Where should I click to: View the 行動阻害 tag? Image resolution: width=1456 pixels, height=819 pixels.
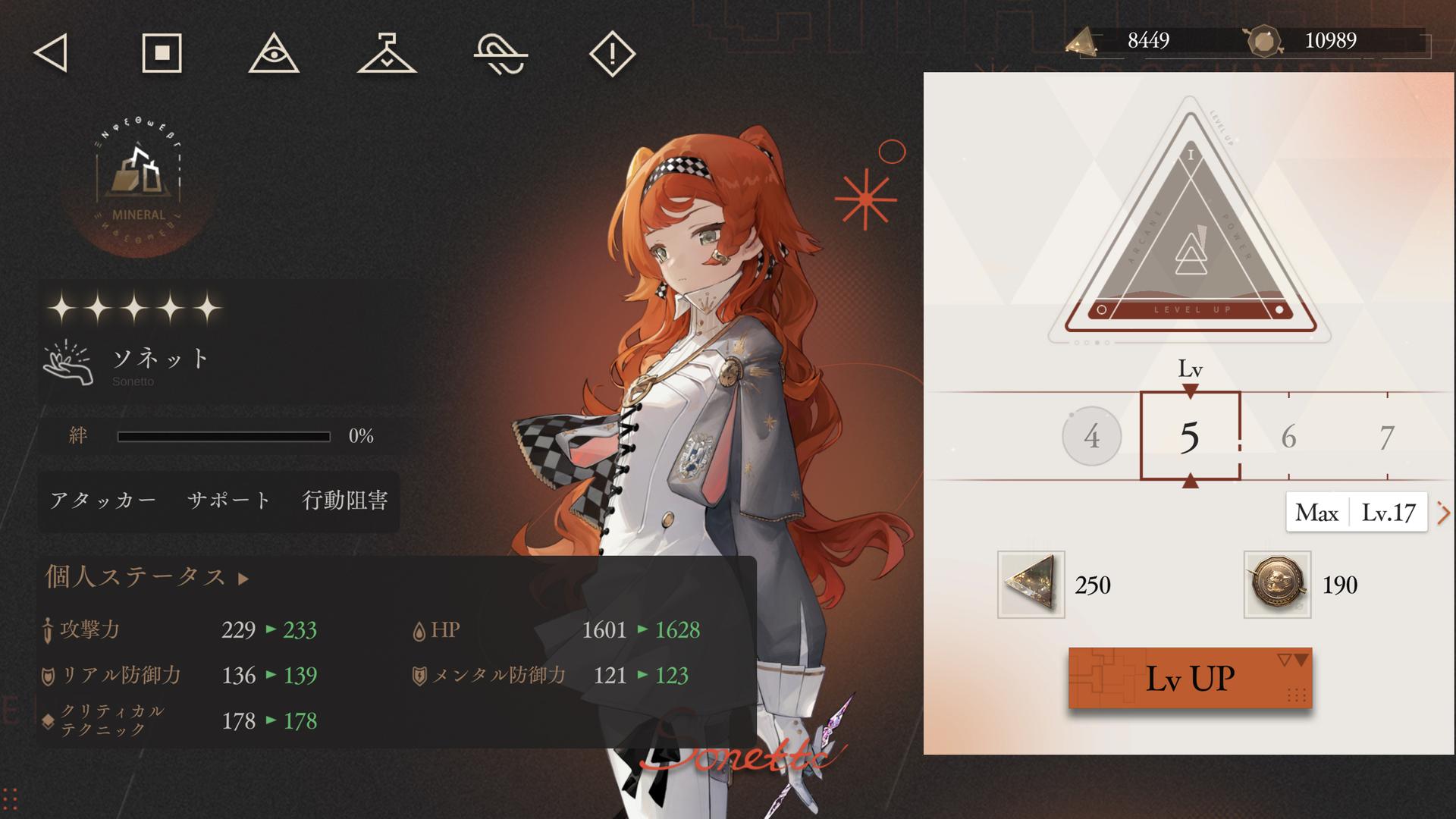click(345, 500)
